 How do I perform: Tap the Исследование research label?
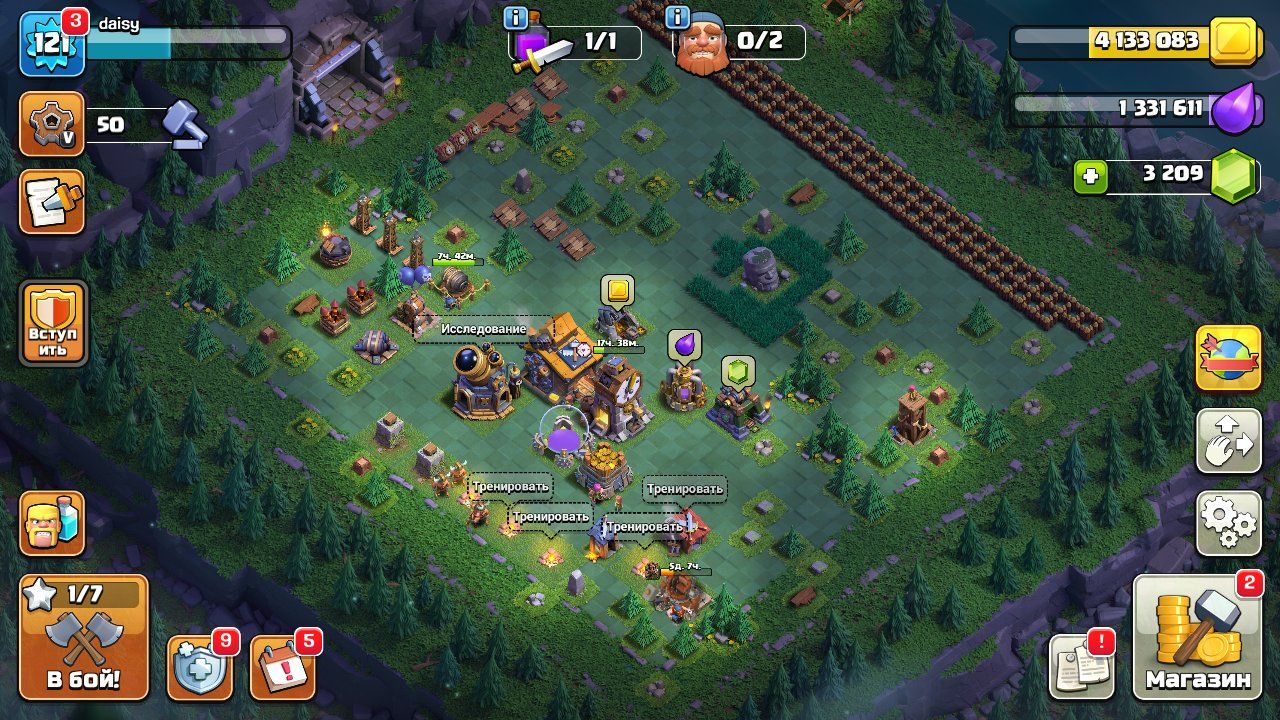pyautogui.click(x=483, y=328)
